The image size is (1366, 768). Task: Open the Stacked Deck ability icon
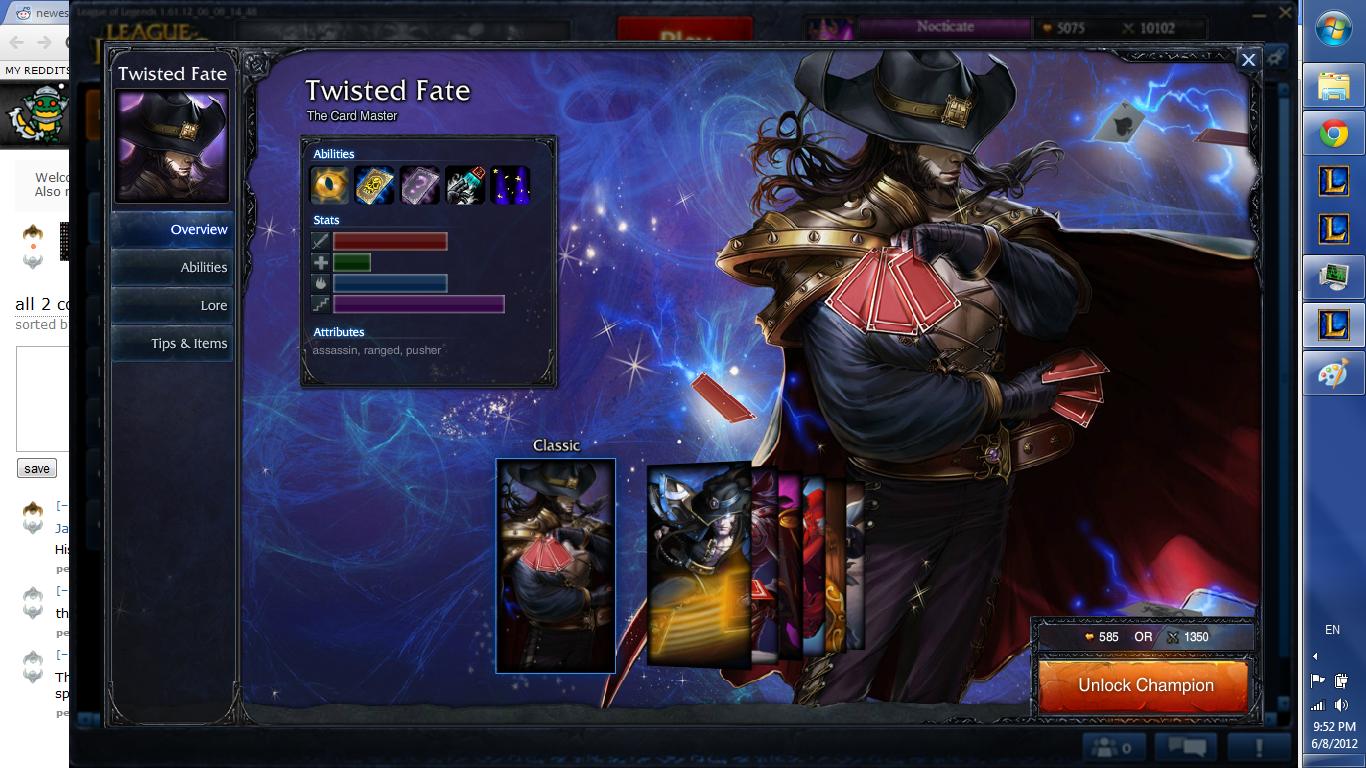(466, 183)
